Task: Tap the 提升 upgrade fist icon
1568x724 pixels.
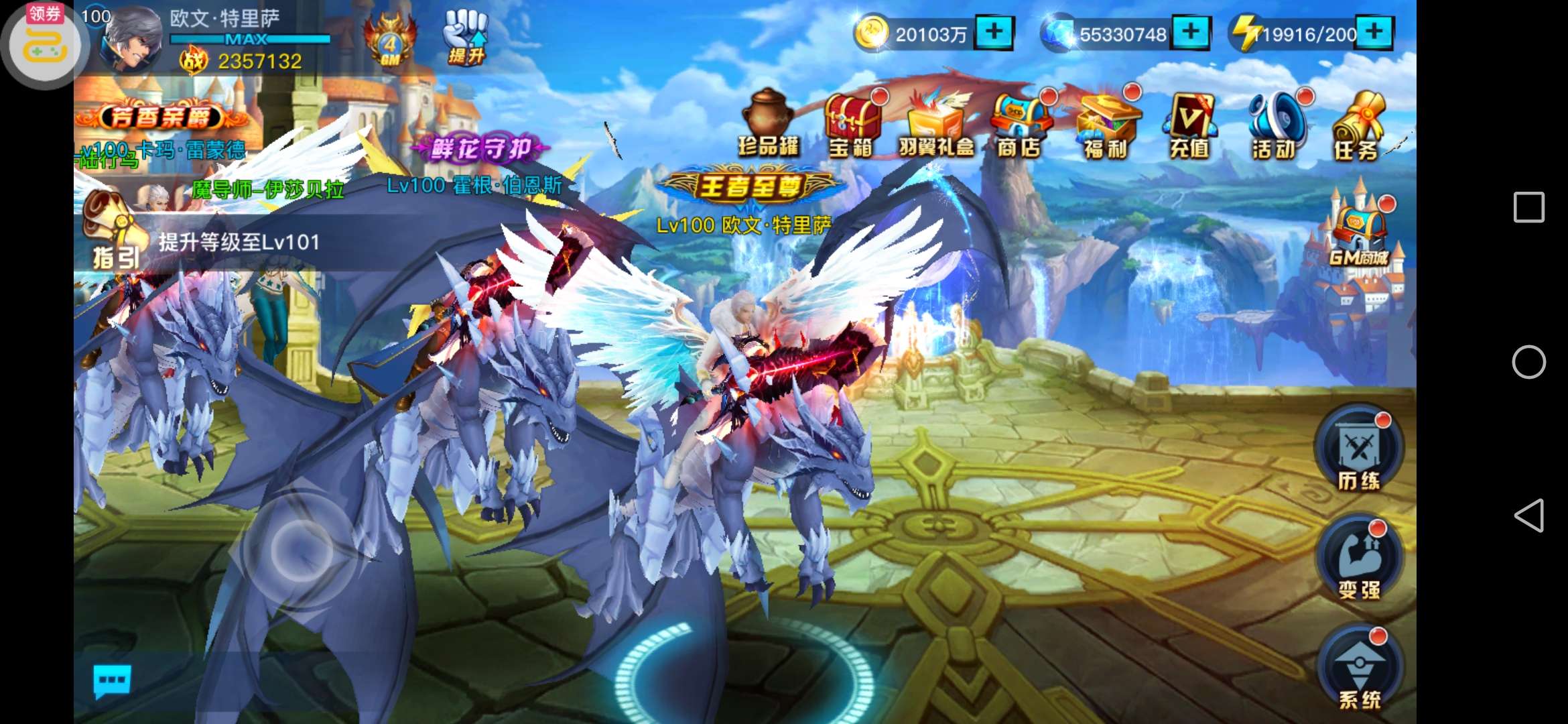Action: [466, 38]
